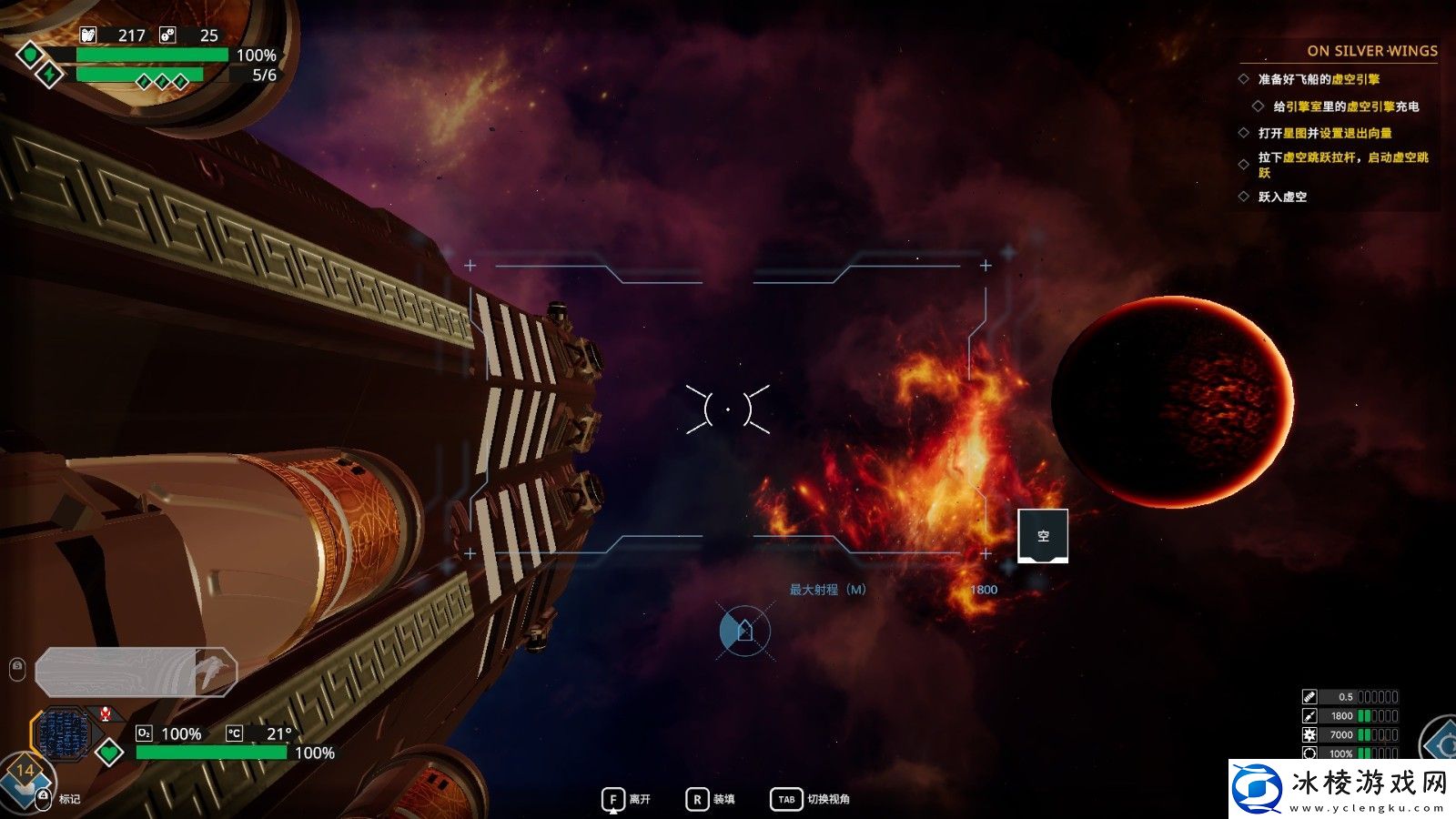Image resolution: width=1456 pixels, height=819 pixels.
Task: Activate the winged ability bar
Action: pos(136,672)
